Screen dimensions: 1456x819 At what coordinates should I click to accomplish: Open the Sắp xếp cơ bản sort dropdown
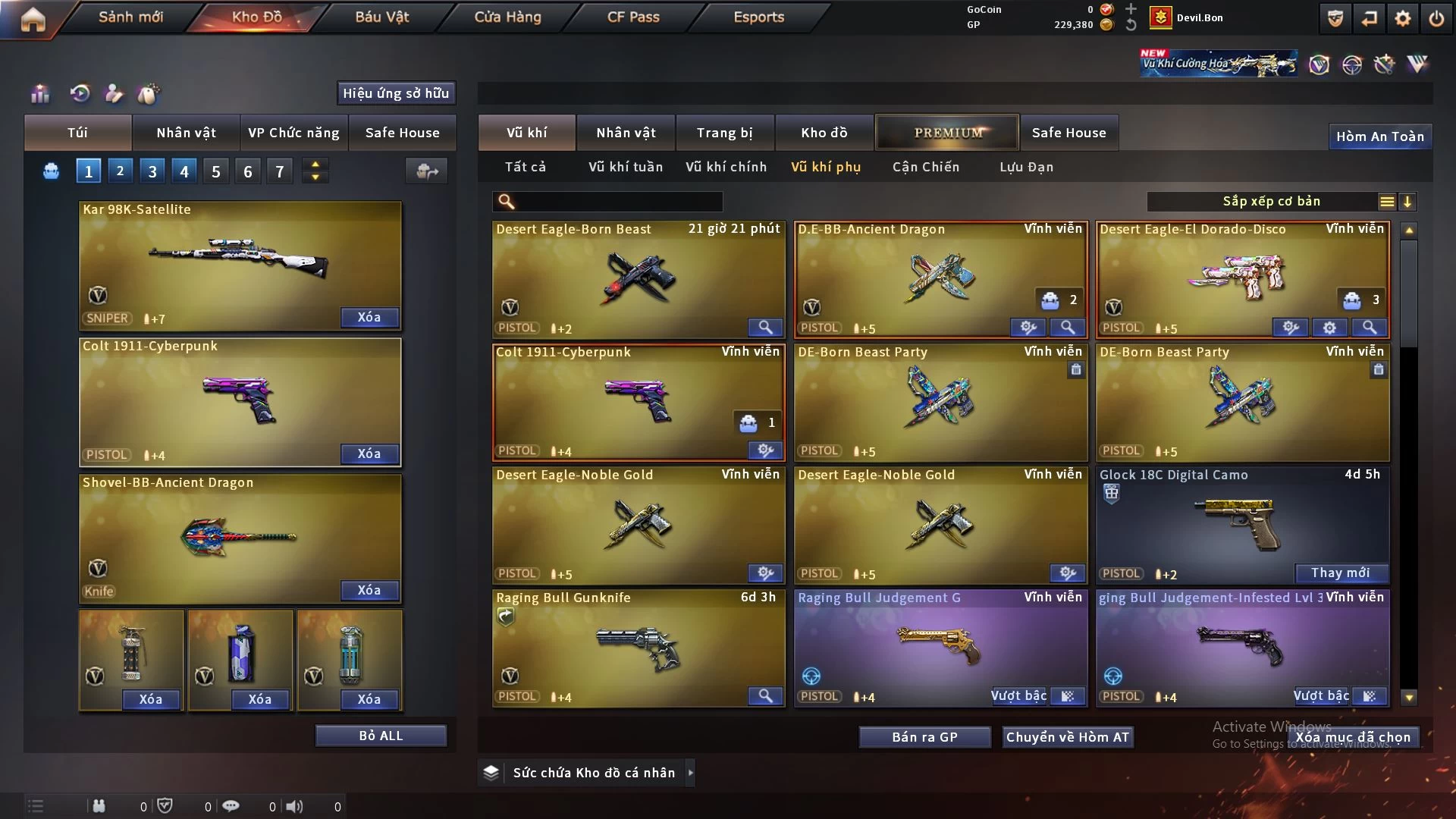[x=1270, y=202]
